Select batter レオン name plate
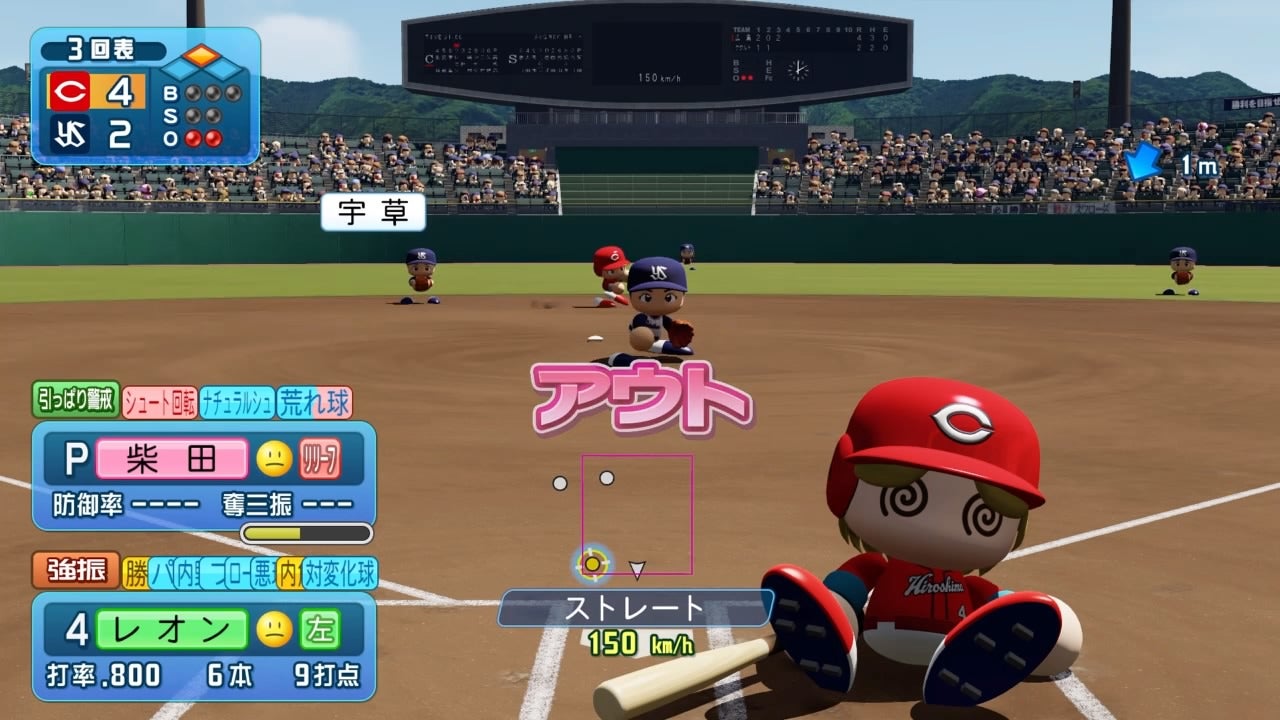This screenshot has height=720, width=1280. 171,629
